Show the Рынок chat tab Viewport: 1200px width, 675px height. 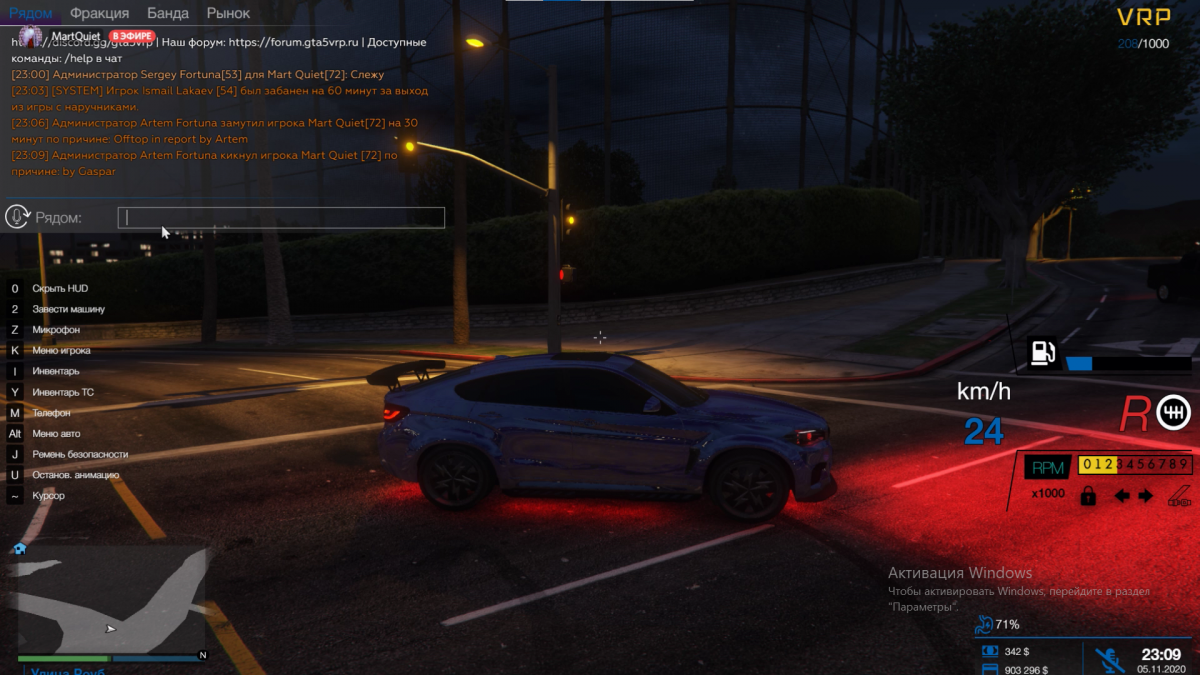[x=228, y=13]
